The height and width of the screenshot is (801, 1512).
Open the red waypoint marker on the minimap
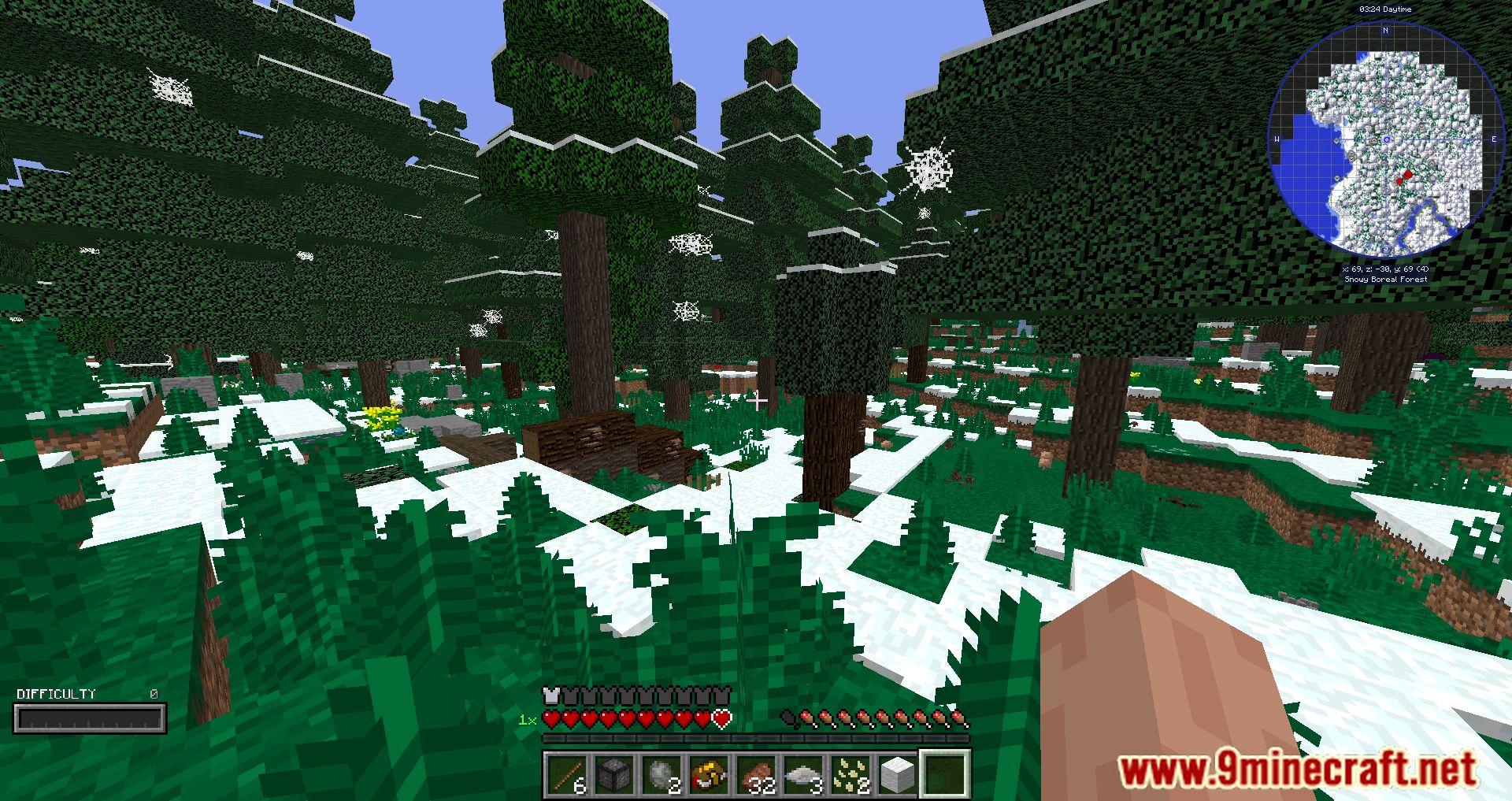tap(1407, 175)
